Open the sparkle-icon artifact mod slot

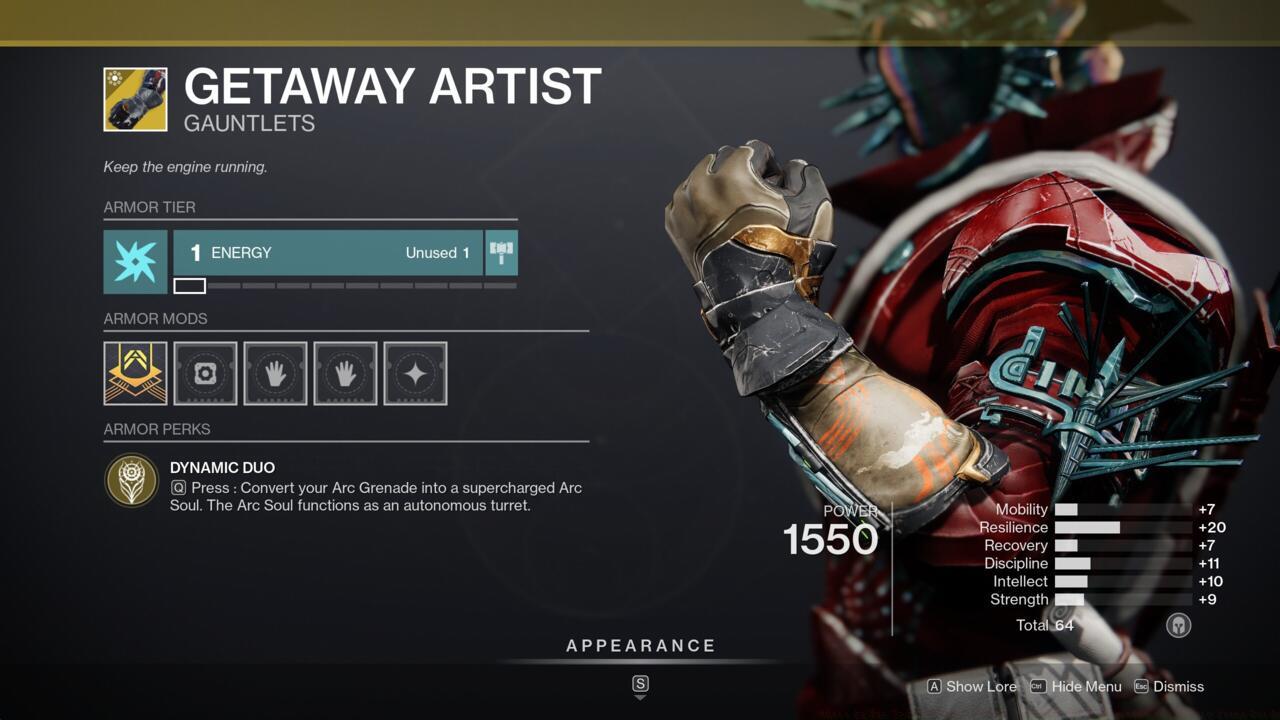point(414,373)
